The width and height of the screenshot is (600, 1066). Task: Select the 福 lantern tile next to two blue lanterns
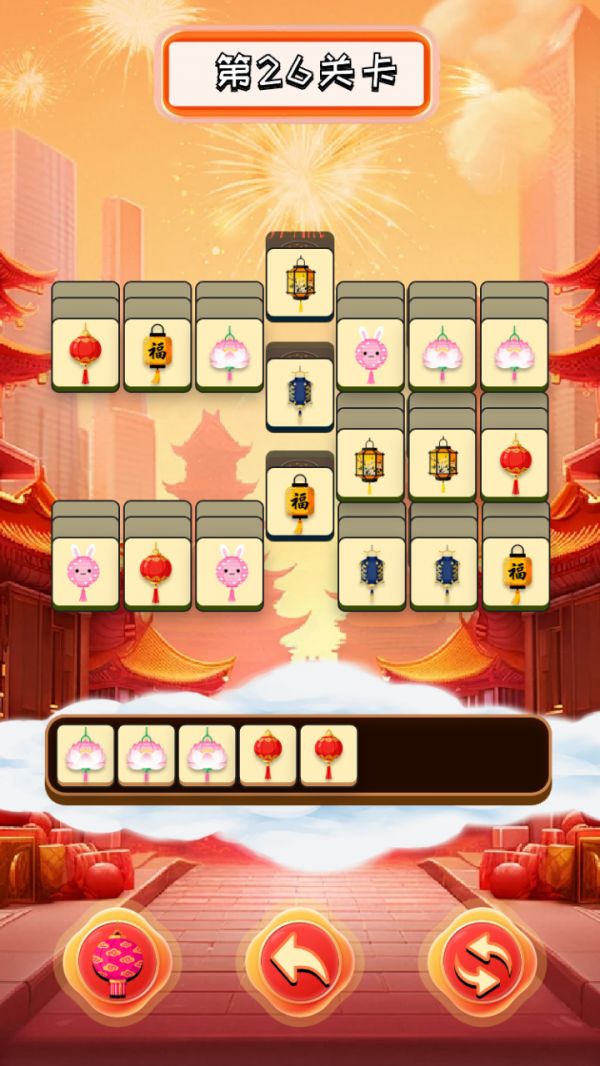[x=514, y=572]
